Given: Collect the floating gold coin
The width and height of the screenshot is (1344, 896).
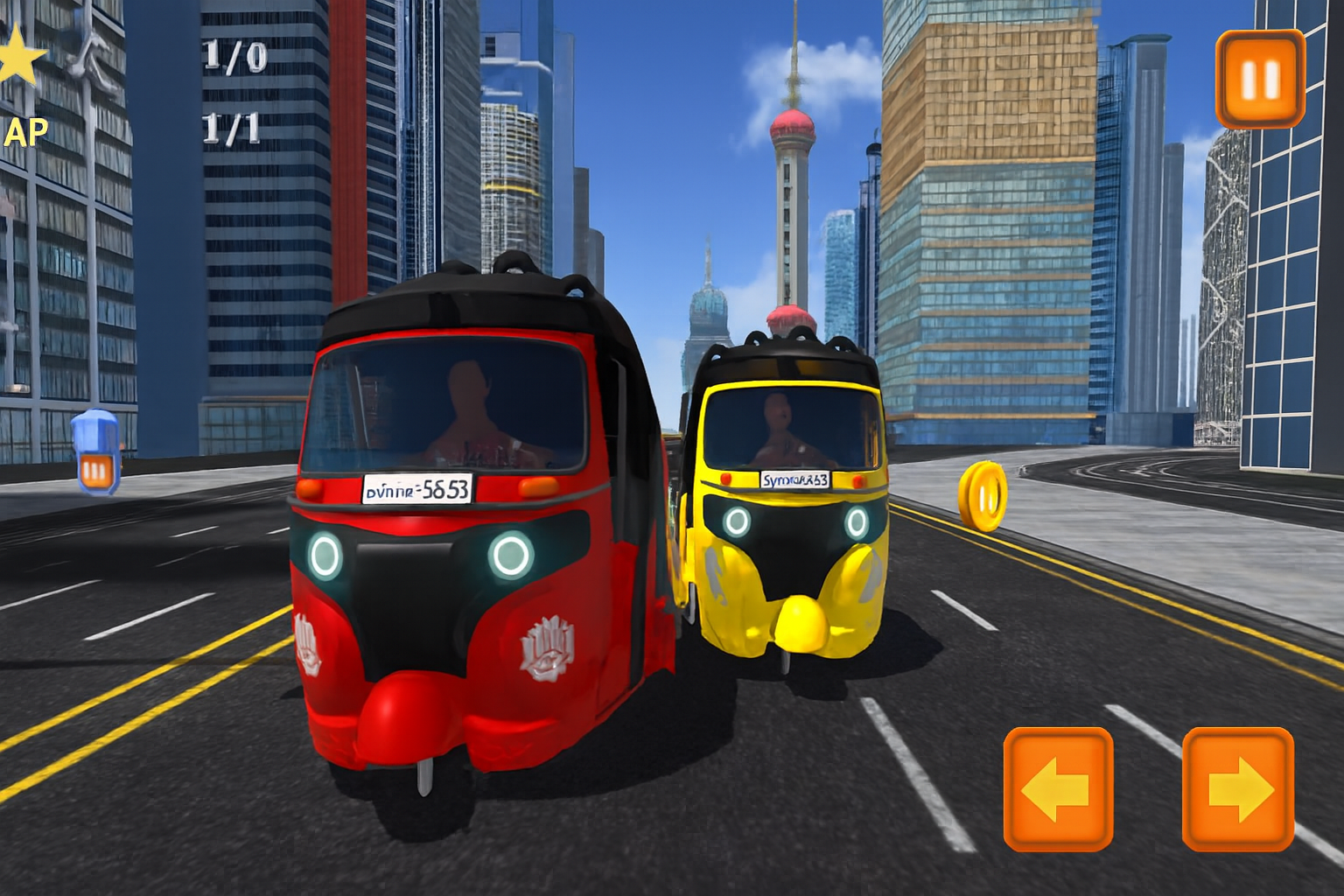Looking at the screenshot, I should pyautogui.click(x=985, y=496).
